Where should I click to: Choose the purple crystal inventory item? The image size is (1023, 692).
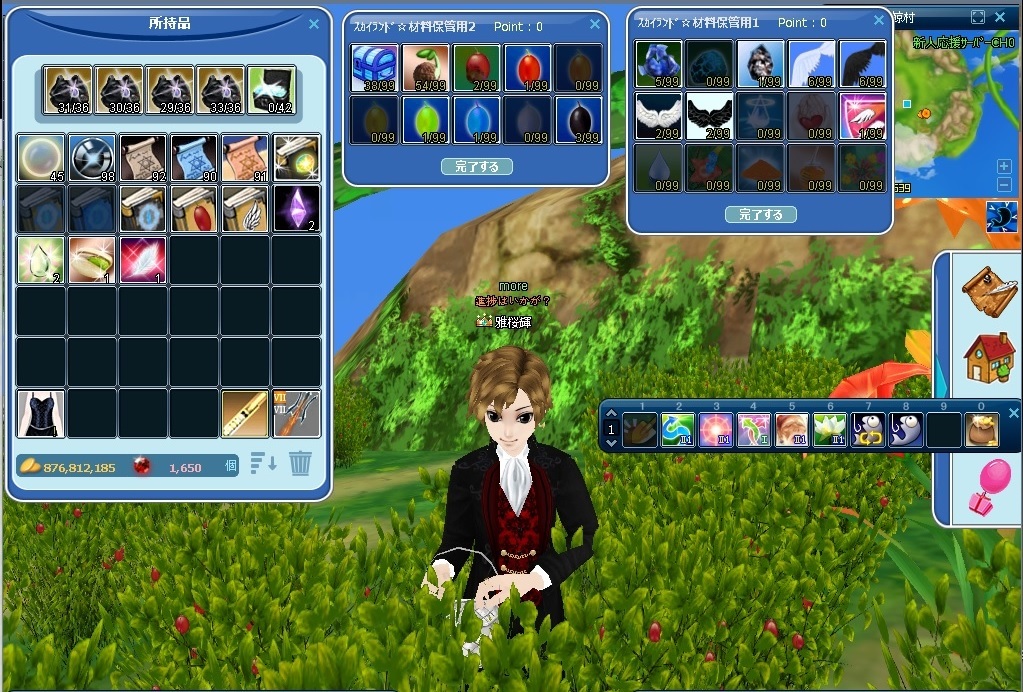[296, 208]
